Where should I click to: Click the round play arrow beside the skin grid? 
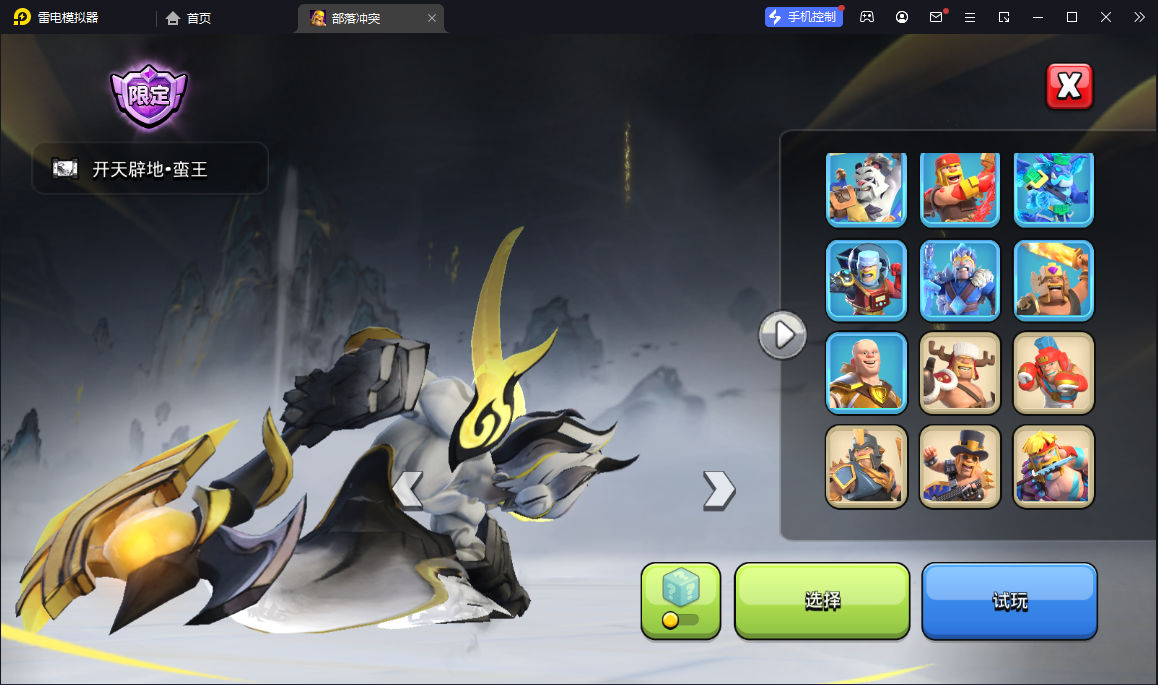coord(782,334)
